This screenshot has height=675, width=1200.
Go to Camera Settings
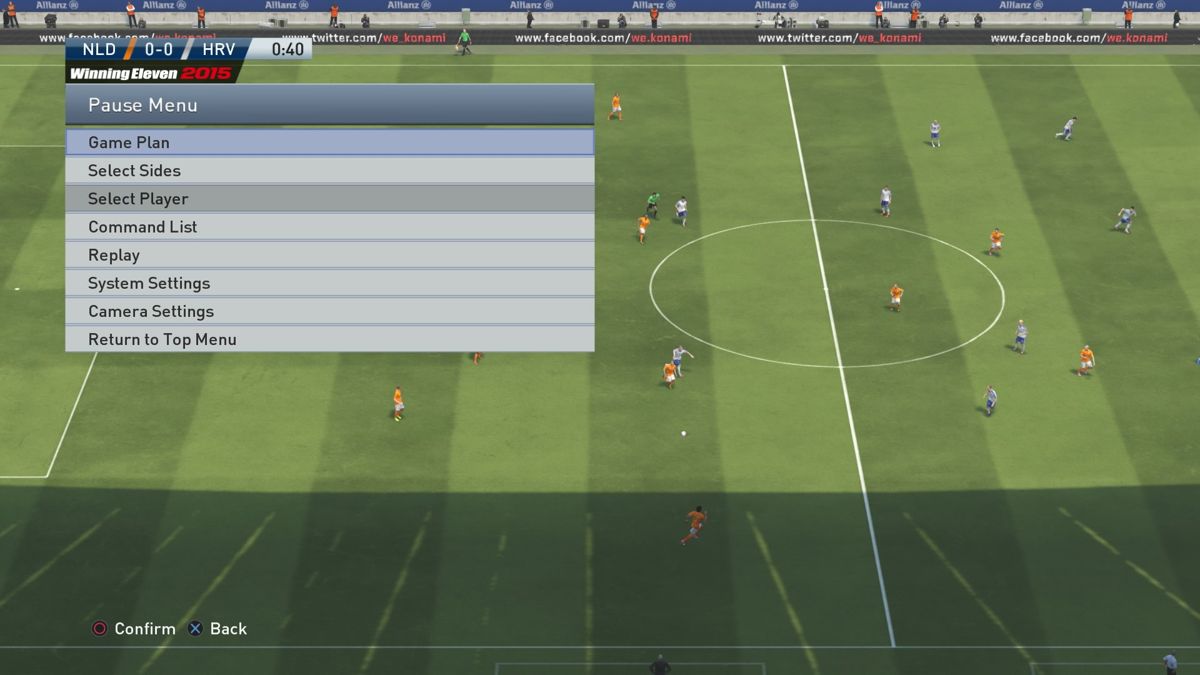[x=329, y=311]
